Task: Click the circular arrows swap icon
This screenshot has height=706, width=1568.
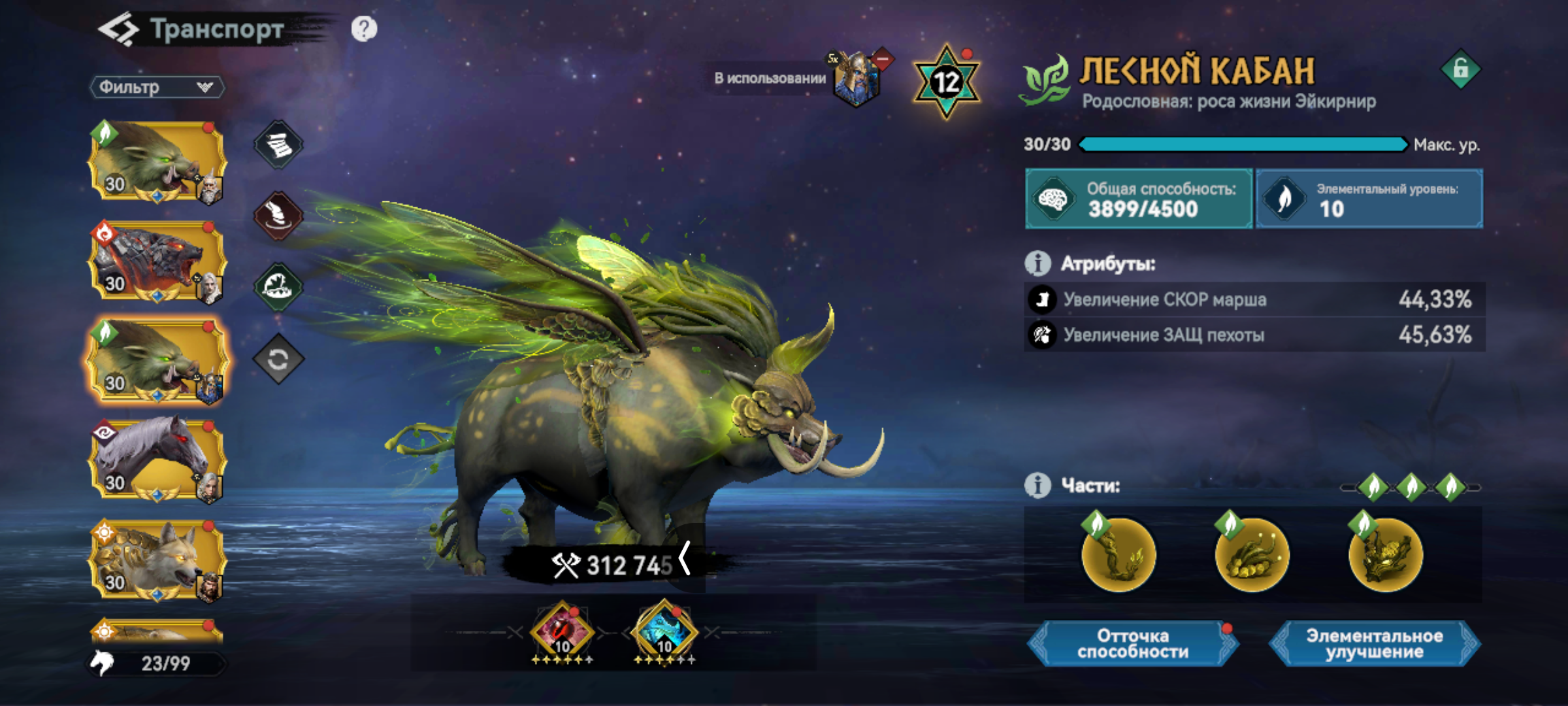Action: [279, 359]
